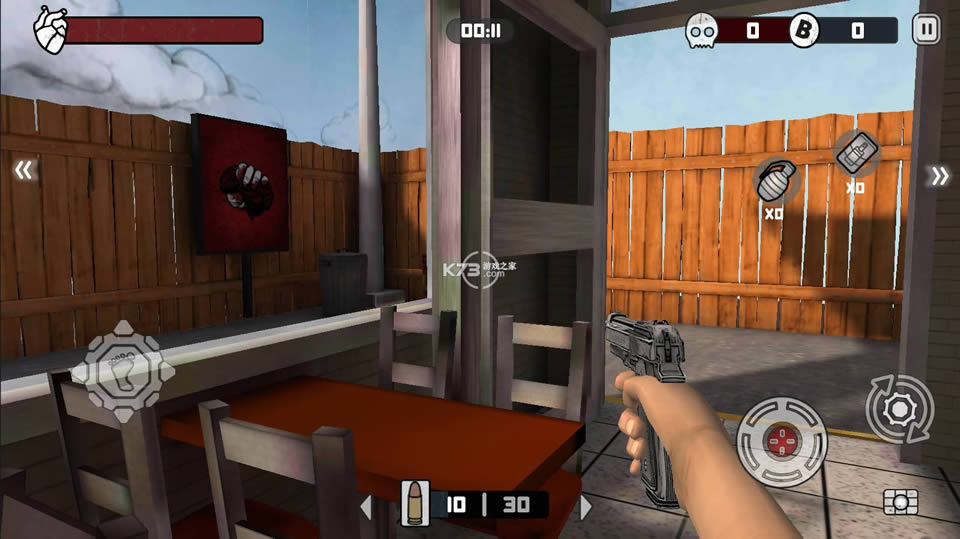Tap the red crosshair fire button
The height and width of the screenshot is (539, 960).
tap(782, 442)
